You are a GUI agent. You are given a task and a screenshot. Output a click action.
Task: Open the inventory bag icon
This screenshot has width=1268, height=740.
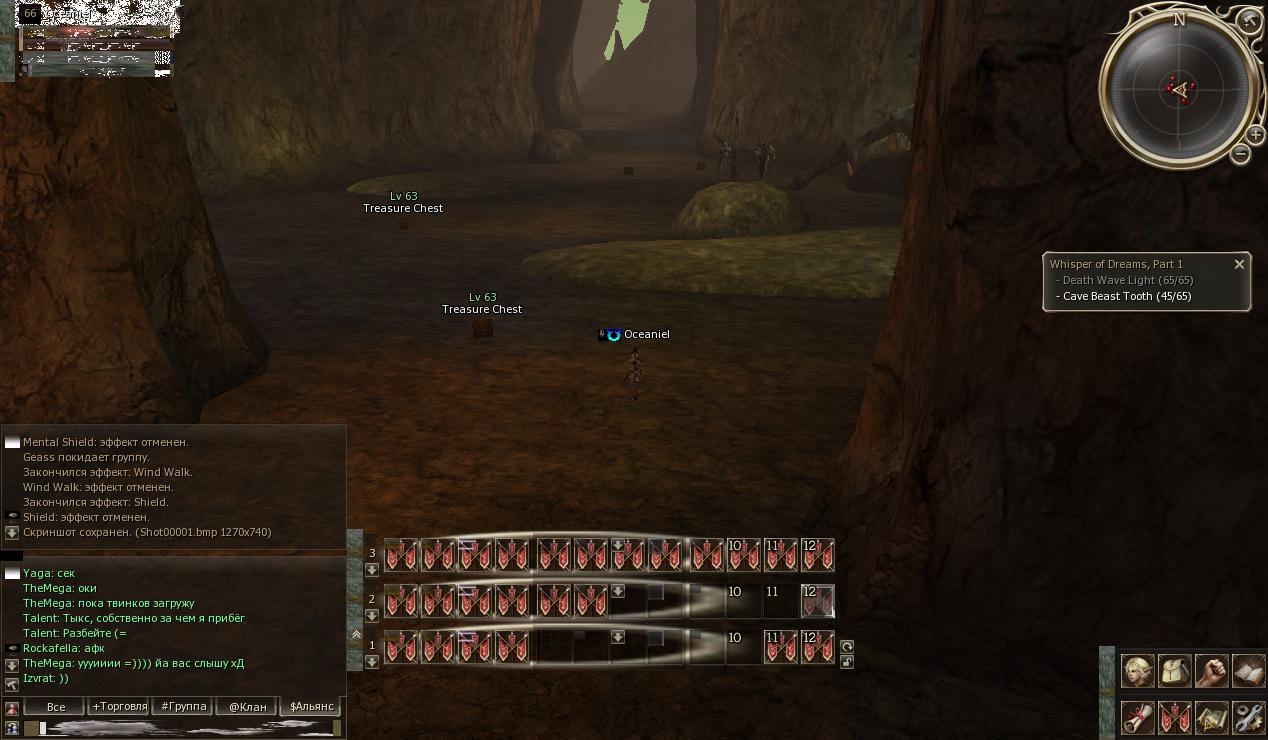click(x=1174, y=671)
